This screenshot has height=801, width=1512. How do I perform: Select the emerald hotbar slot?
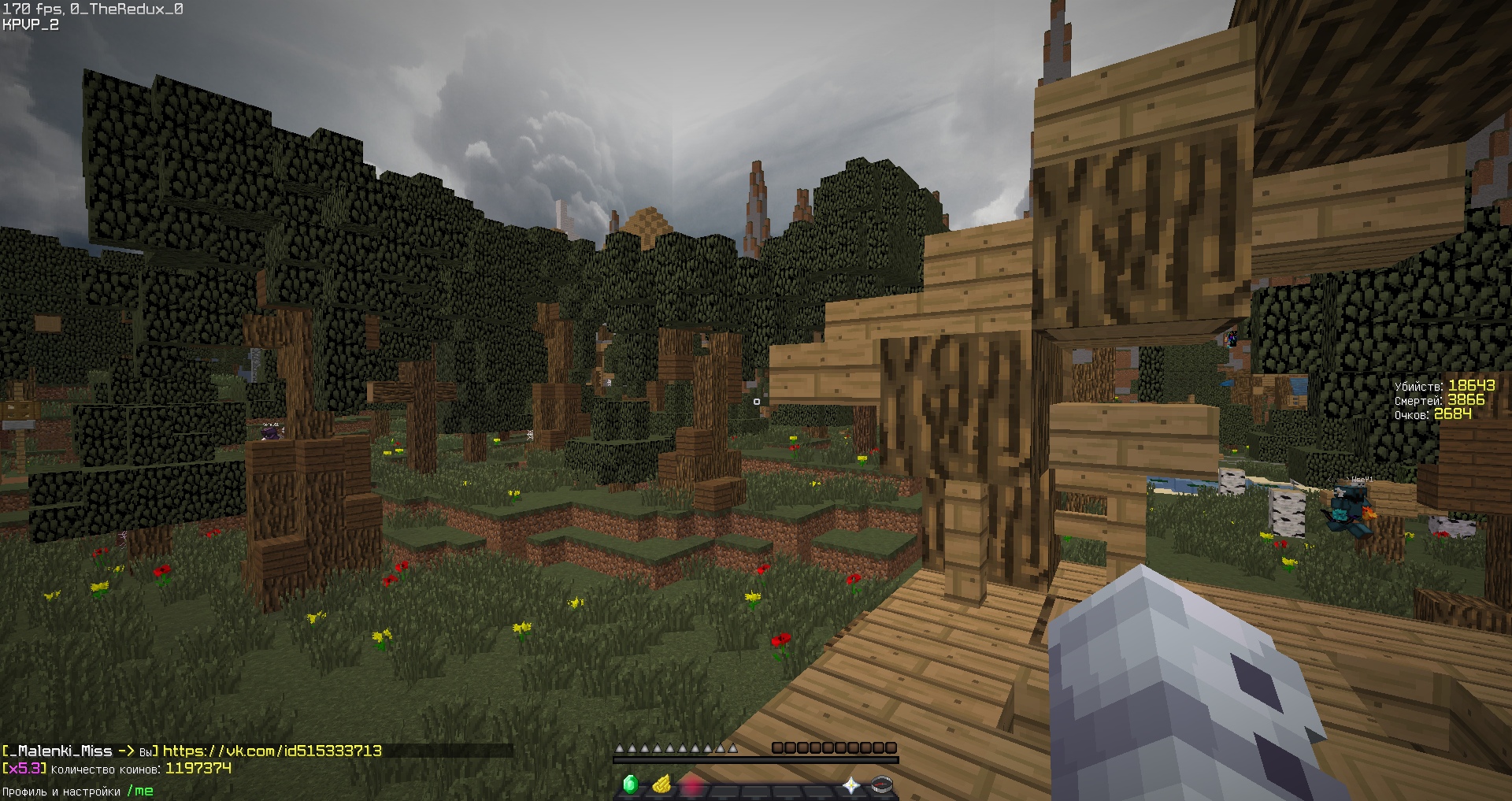click(x=630, y=784)
